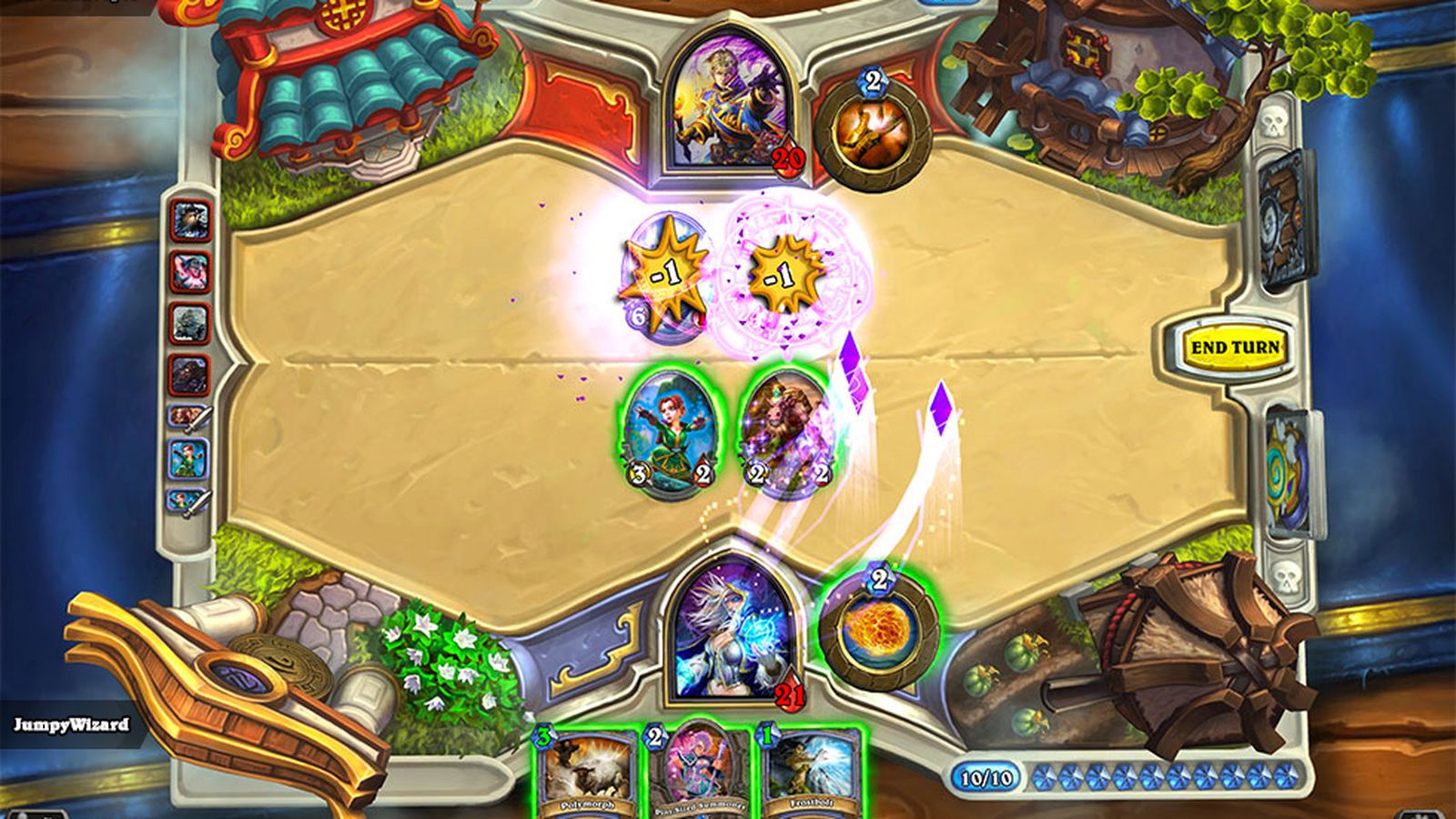Inspect the opponent's hero power button

coord(872,130)
